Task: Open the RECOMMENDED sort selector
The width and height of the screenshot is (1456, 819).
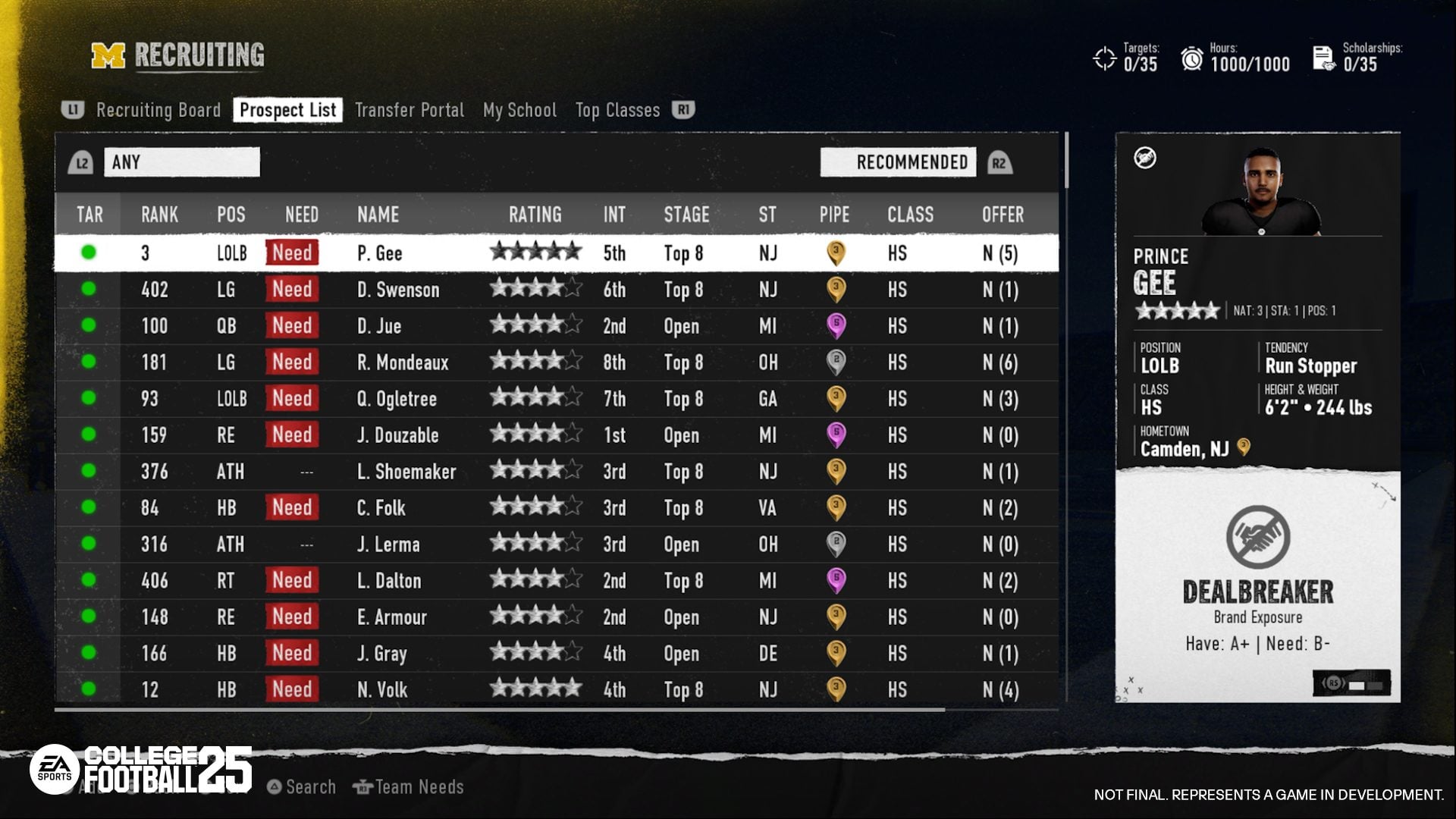Action: tap(898, 162)
